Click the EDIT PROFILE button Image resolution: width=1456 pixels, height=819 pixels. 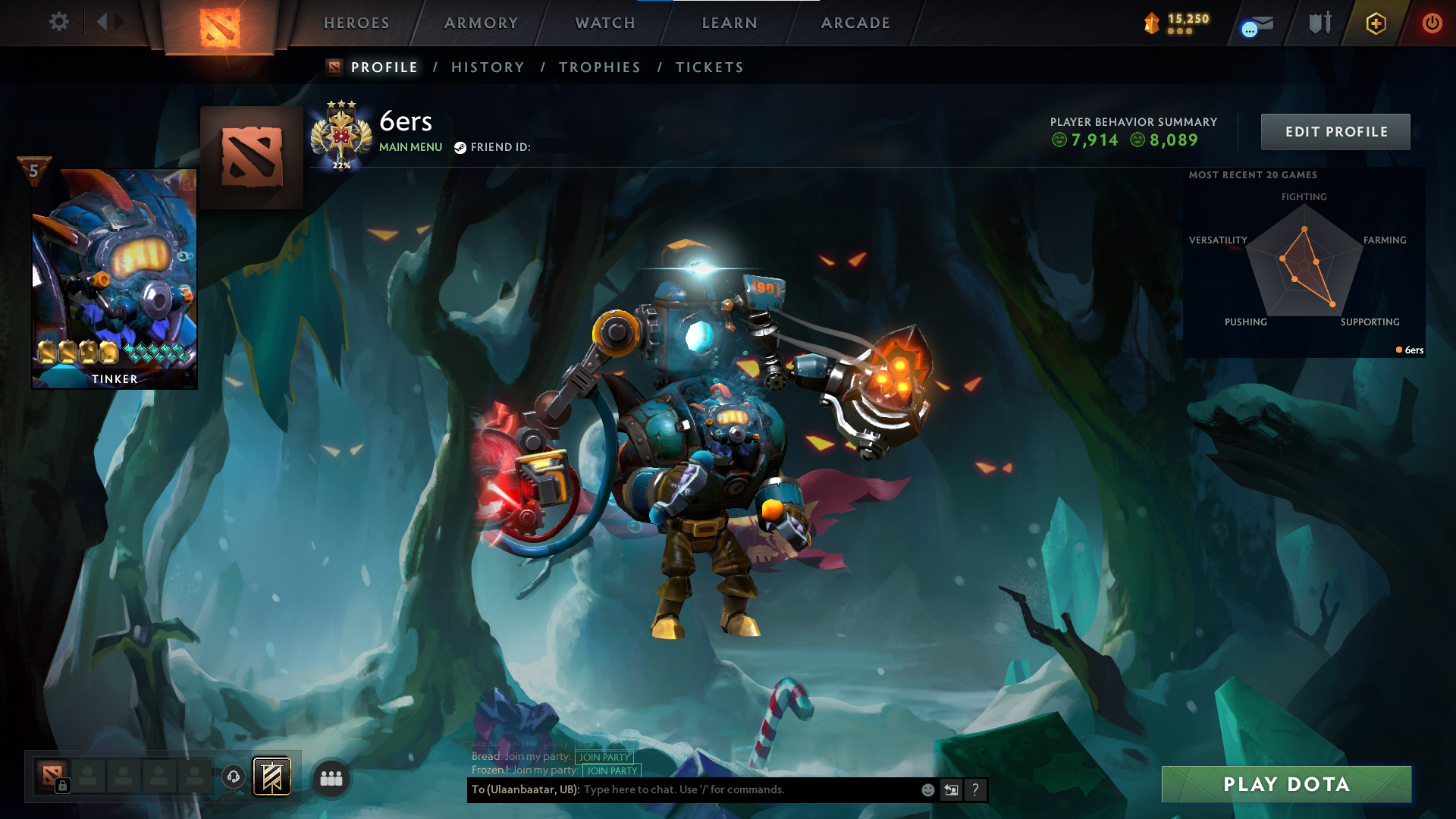tap(1335, 131)
